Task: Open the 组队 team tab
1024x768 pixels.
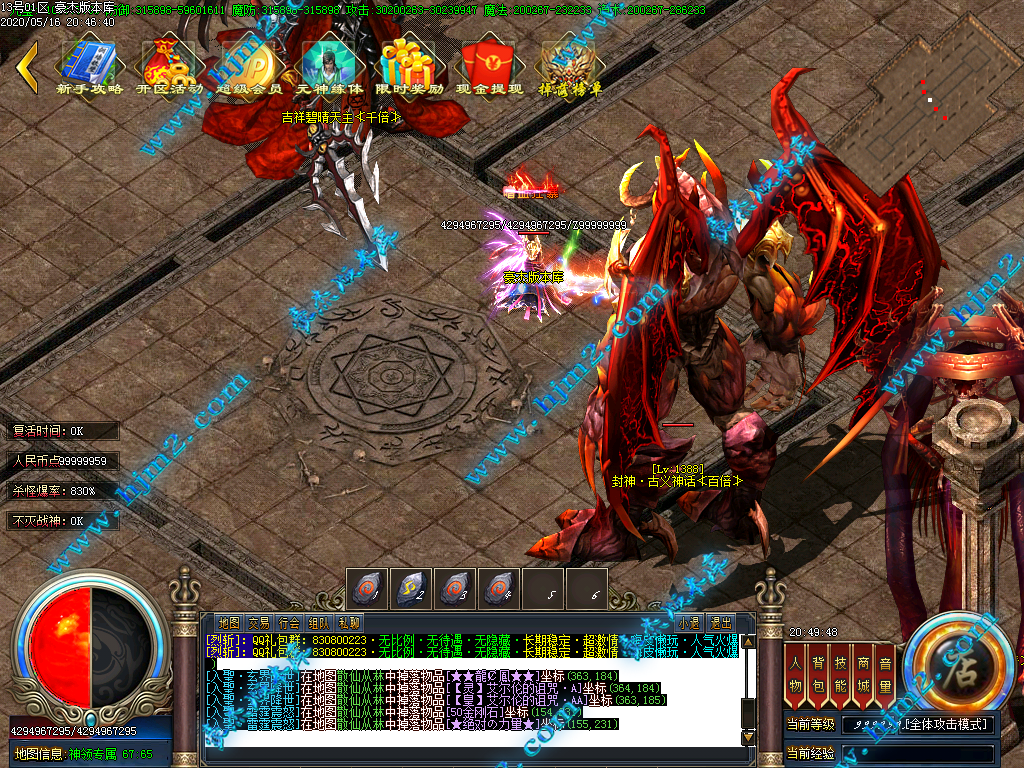Action: click(319, 622)
